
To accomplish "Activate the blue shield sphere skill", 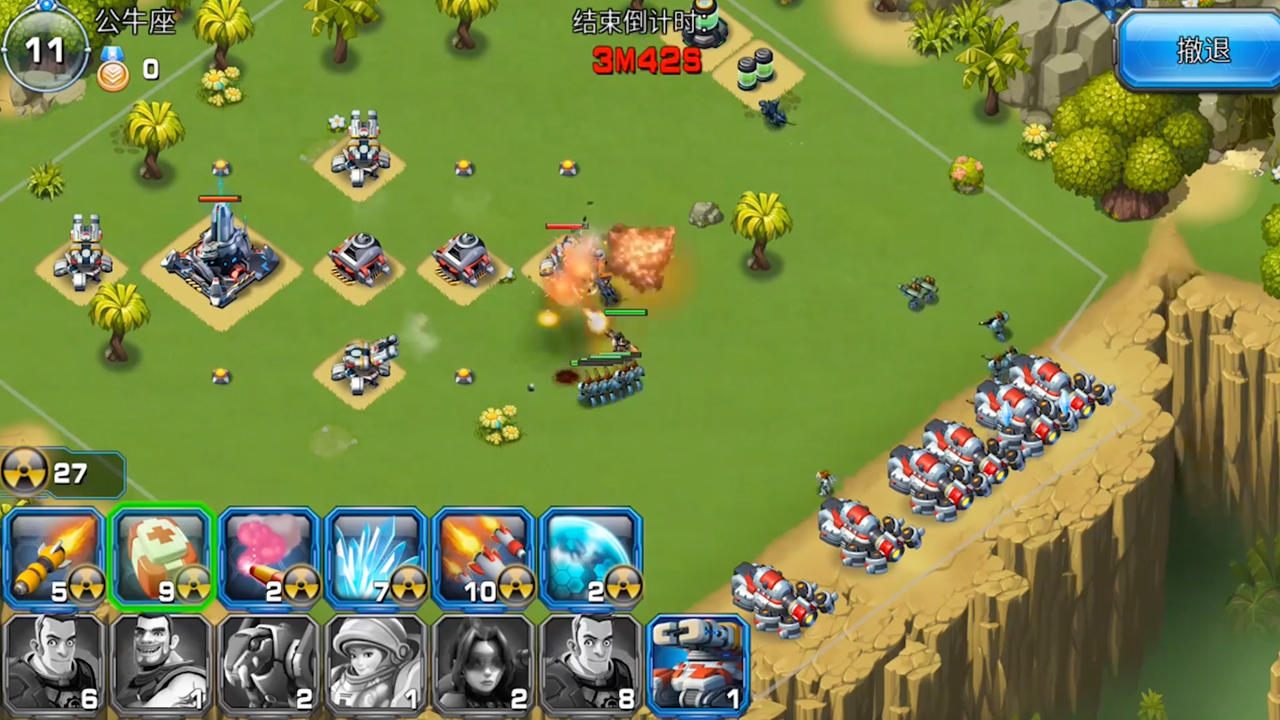I will click(589, 555).
